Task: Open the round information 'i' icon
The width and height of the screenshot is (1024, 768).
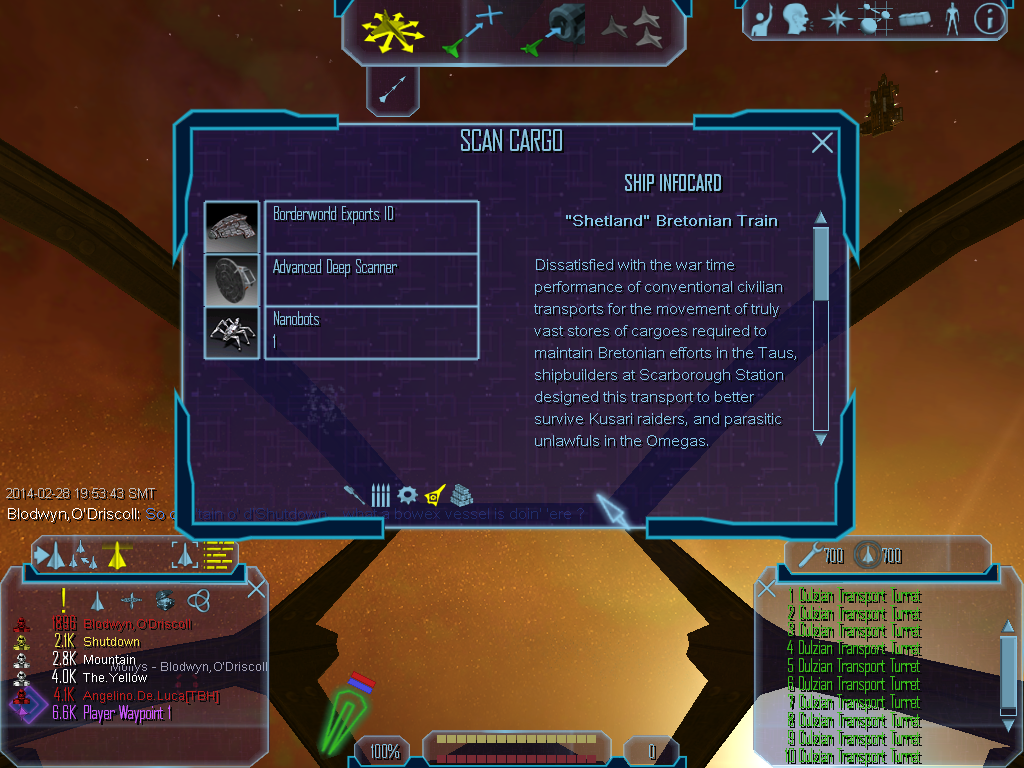Action: tap(989, 19)
